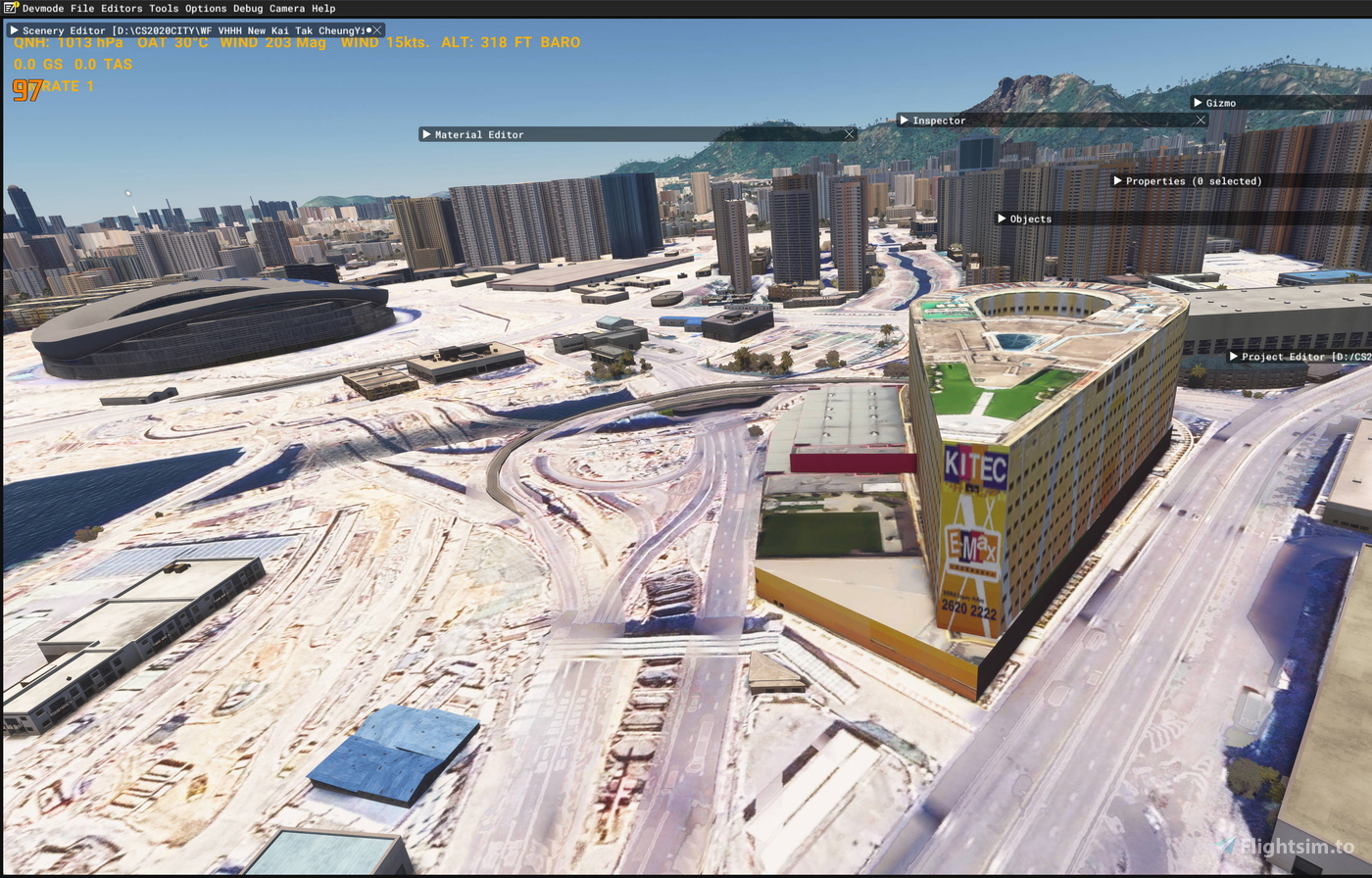Click the Scenery Editor disclosure arrow icon

[x=14, y=29]
